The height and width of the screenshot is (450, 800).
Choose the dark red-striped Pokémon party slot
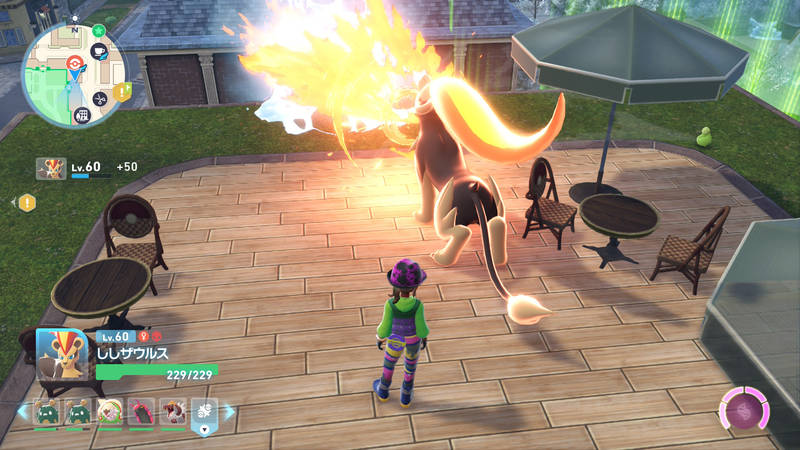[140, 411]
